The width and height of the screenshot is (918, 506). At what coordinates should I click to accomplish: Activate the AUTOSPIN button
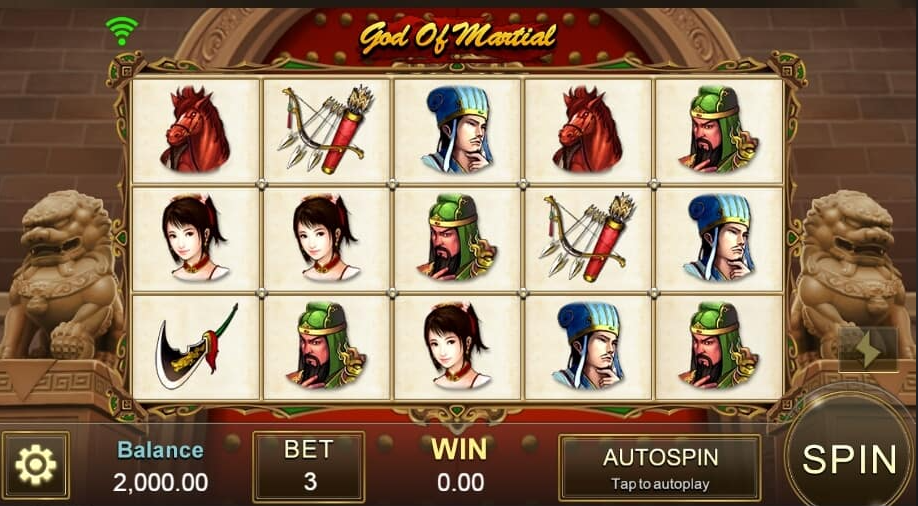[x=660, y=467]
